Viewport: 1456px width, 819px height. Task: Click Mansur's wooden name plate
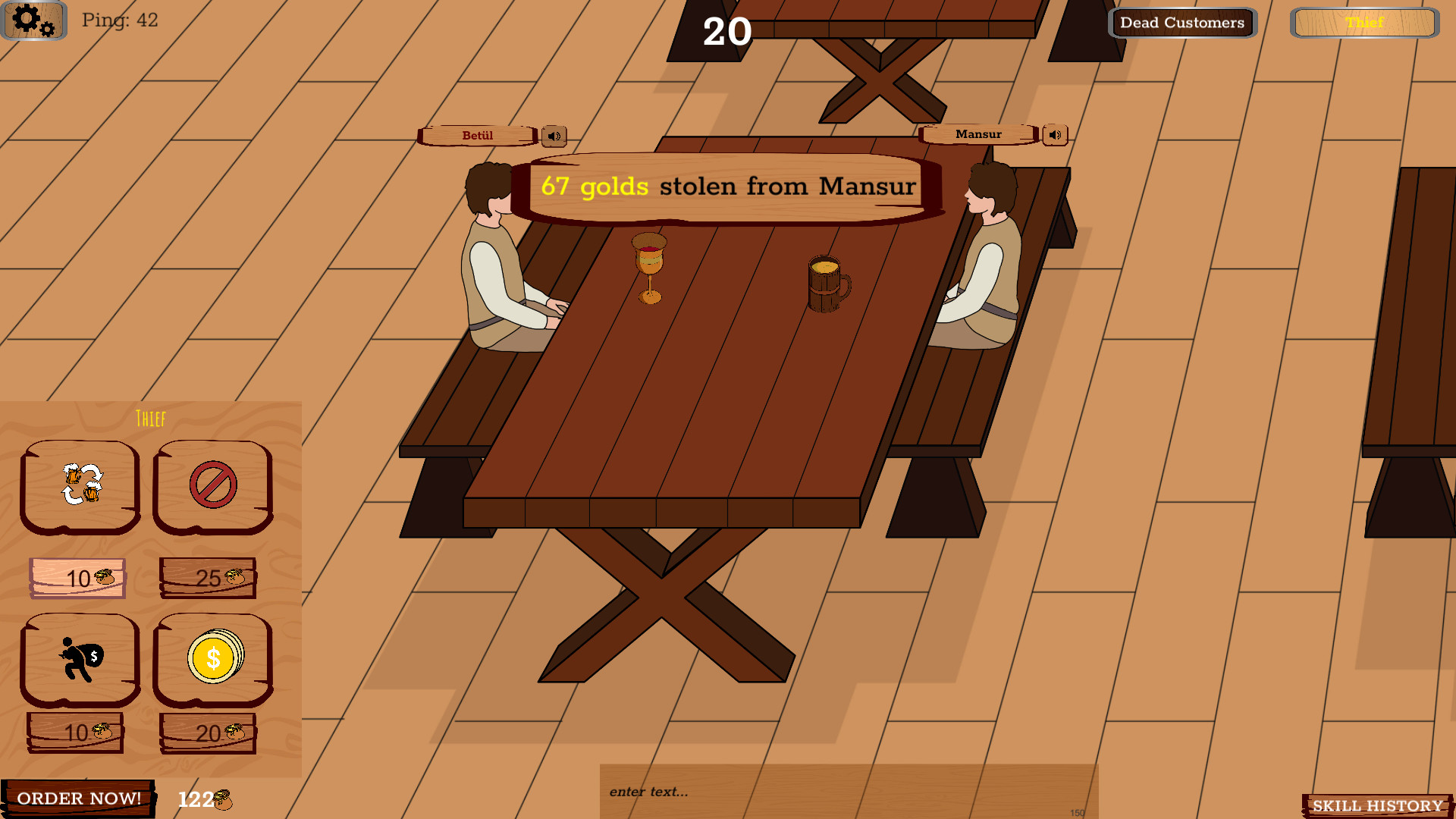coord(978,133)
